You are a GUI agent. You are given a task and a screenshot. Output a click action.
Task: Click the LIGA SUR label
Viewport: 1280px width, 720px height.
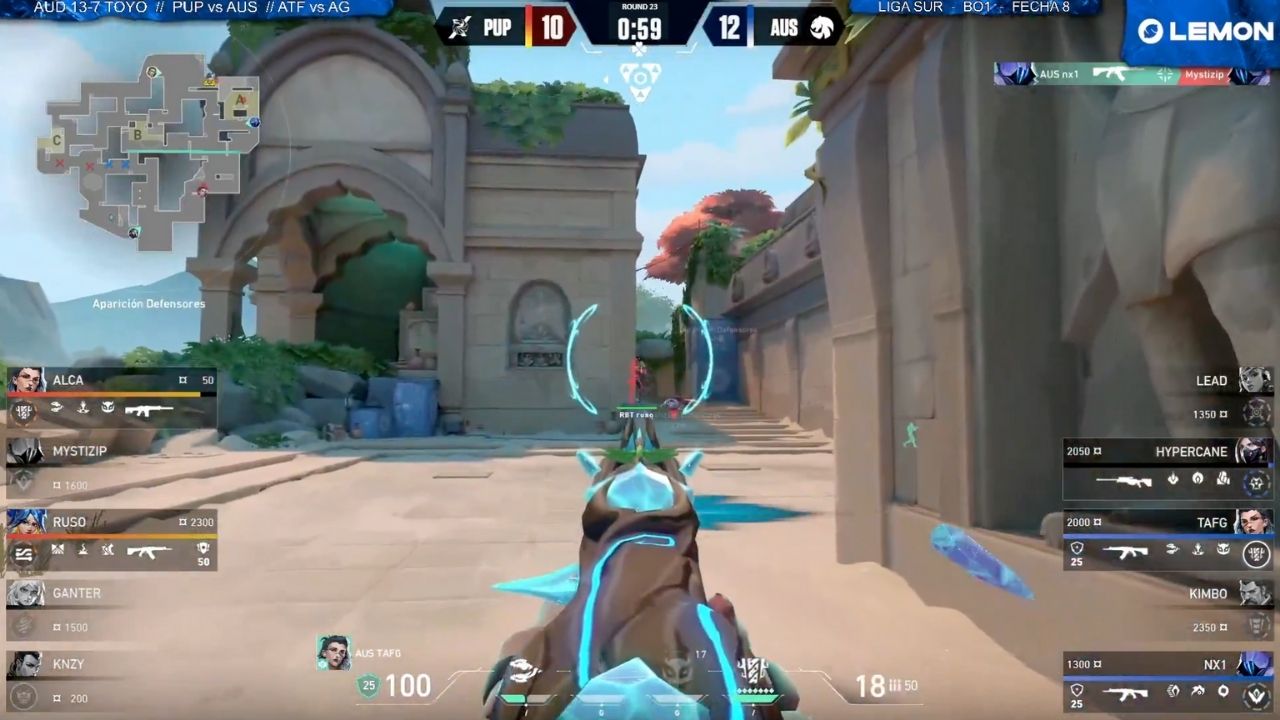point(910,8)
